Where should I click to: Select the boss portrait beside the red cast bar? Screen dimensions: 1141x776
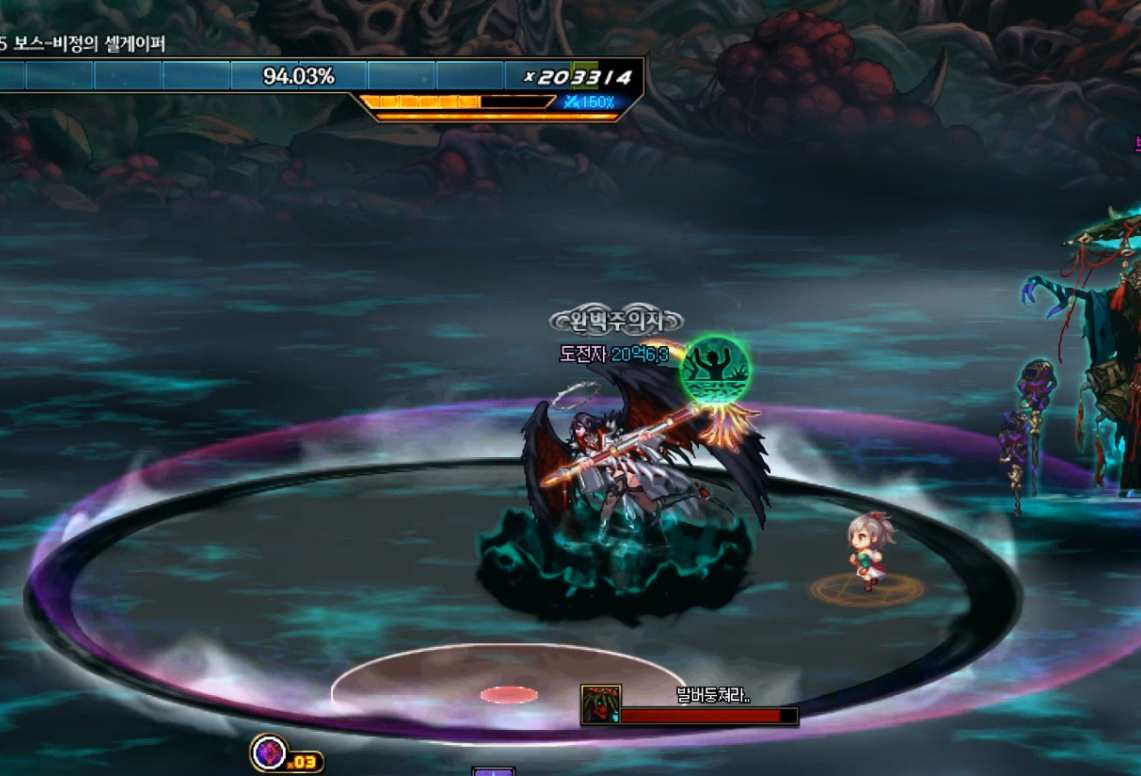601,705
